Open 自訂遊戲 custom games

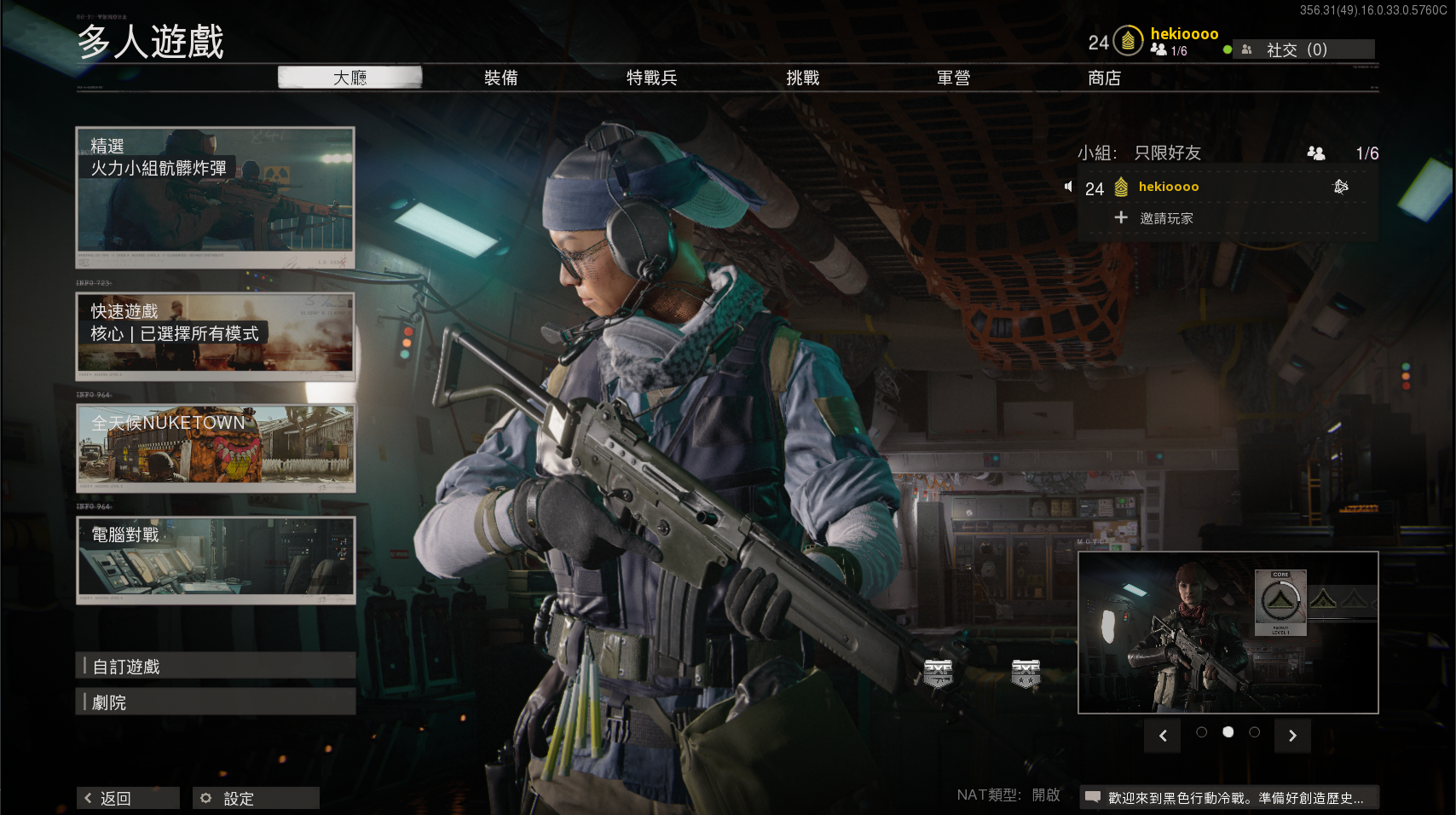tap(216, 666)
